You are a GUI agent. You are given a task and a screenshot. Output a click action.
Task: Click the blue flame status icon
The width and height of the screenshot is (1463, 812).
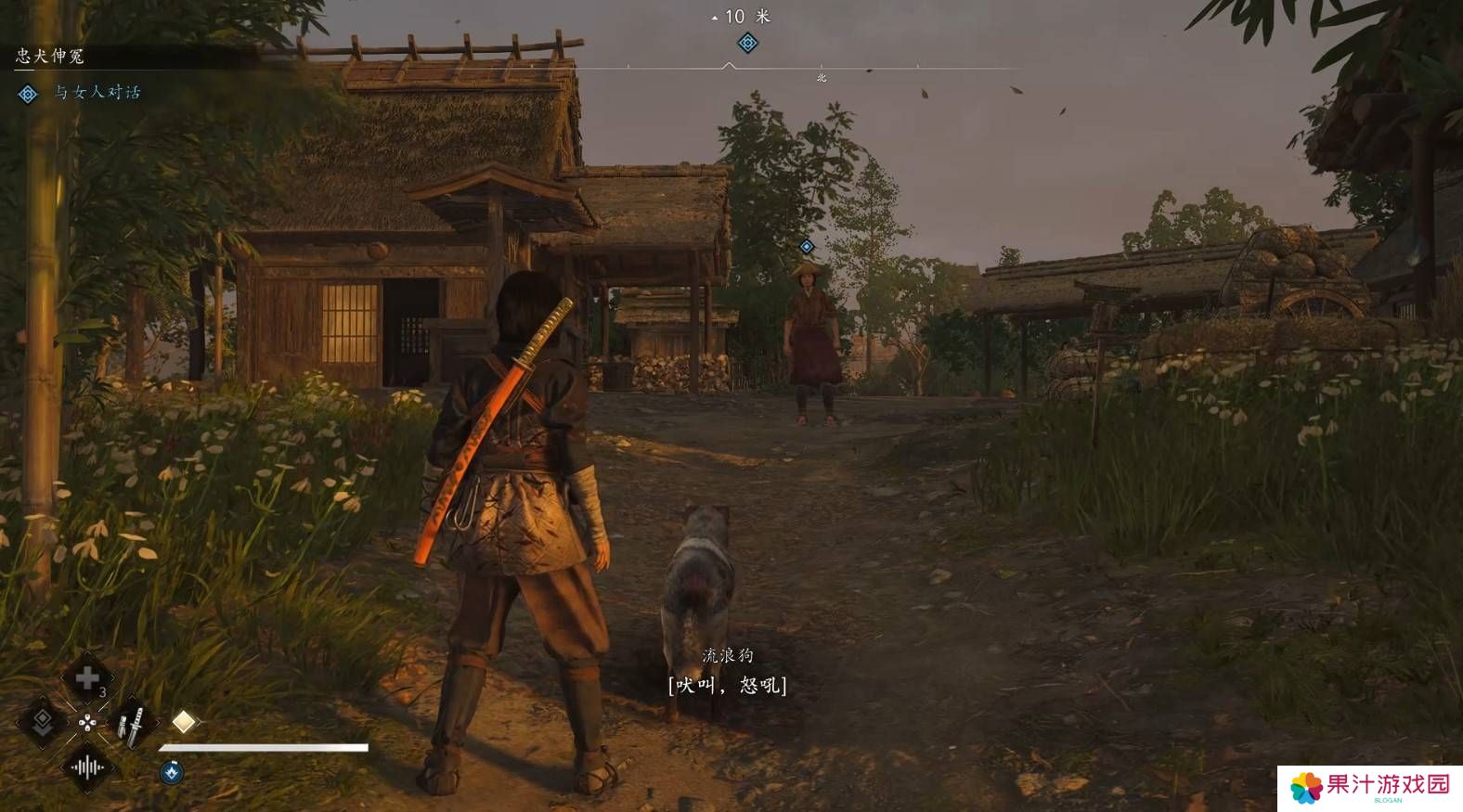click(171, 771)
